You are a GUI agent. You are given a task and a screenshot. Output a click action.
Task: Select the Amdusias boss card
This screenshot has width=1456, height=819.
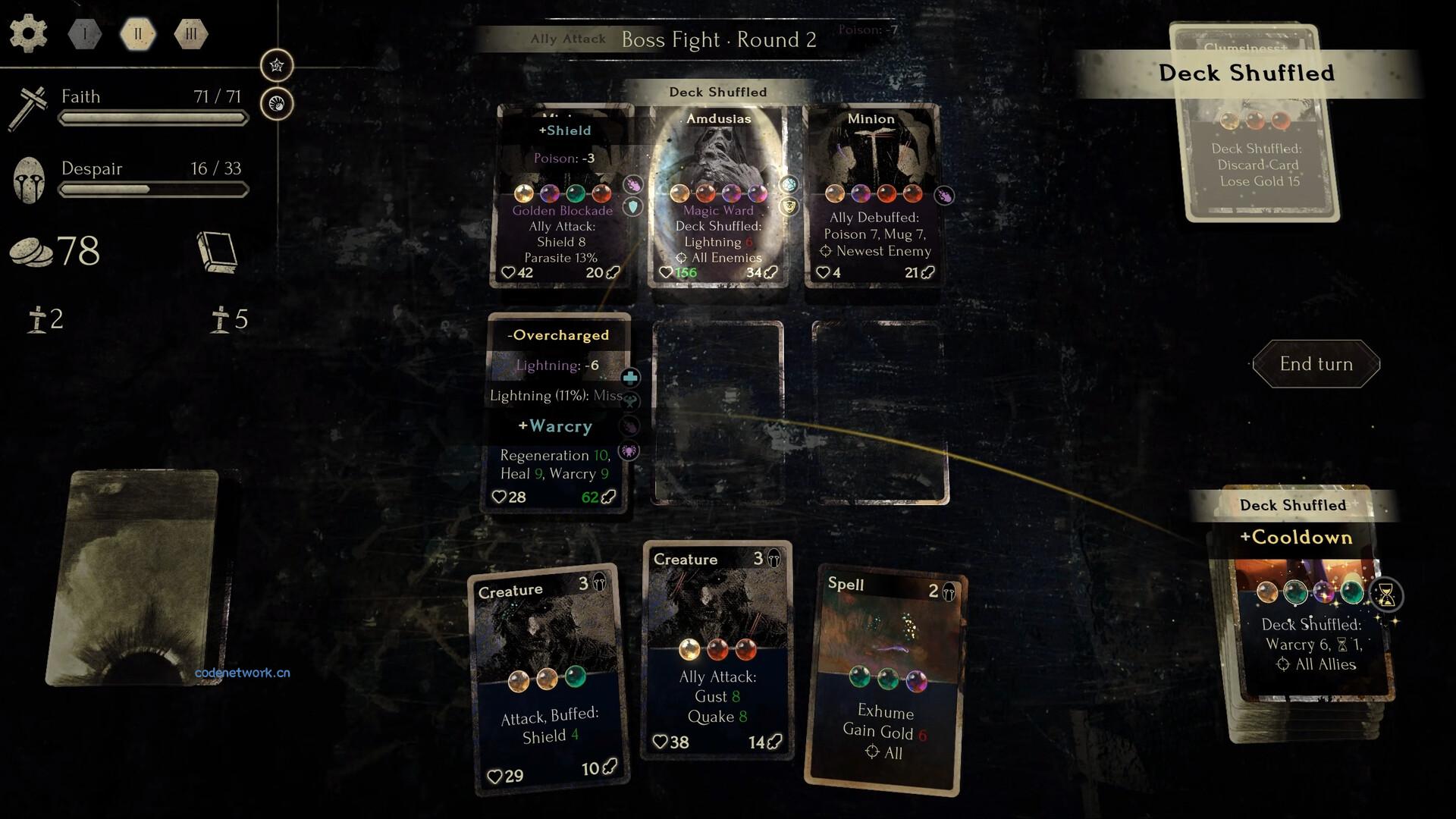pyautogui.click(x=718, y=196)
